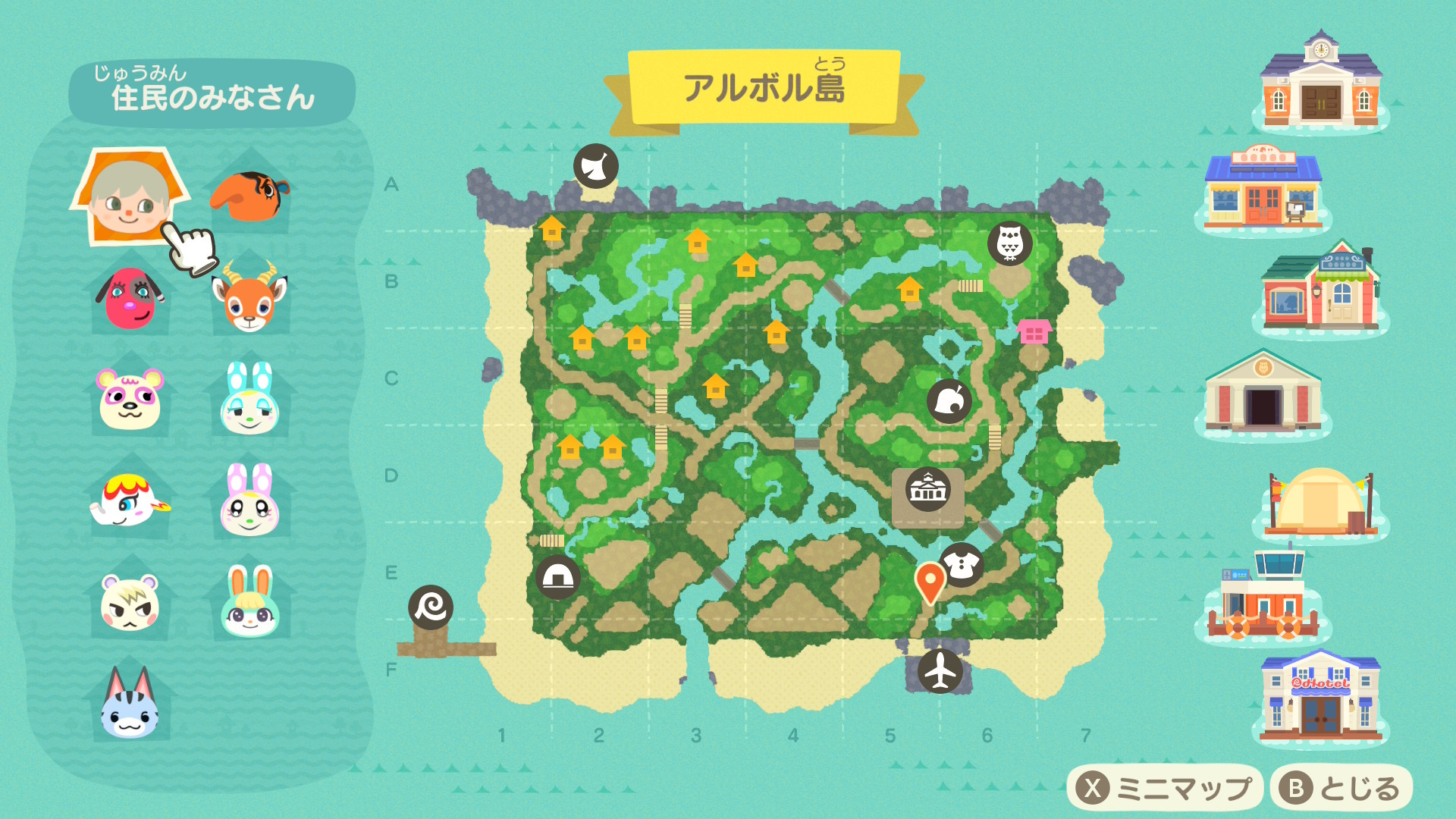The height and width of the screenshot is (819, 1456).
Task: Select the white bird resident portrait
Action: tap(130, 500)
